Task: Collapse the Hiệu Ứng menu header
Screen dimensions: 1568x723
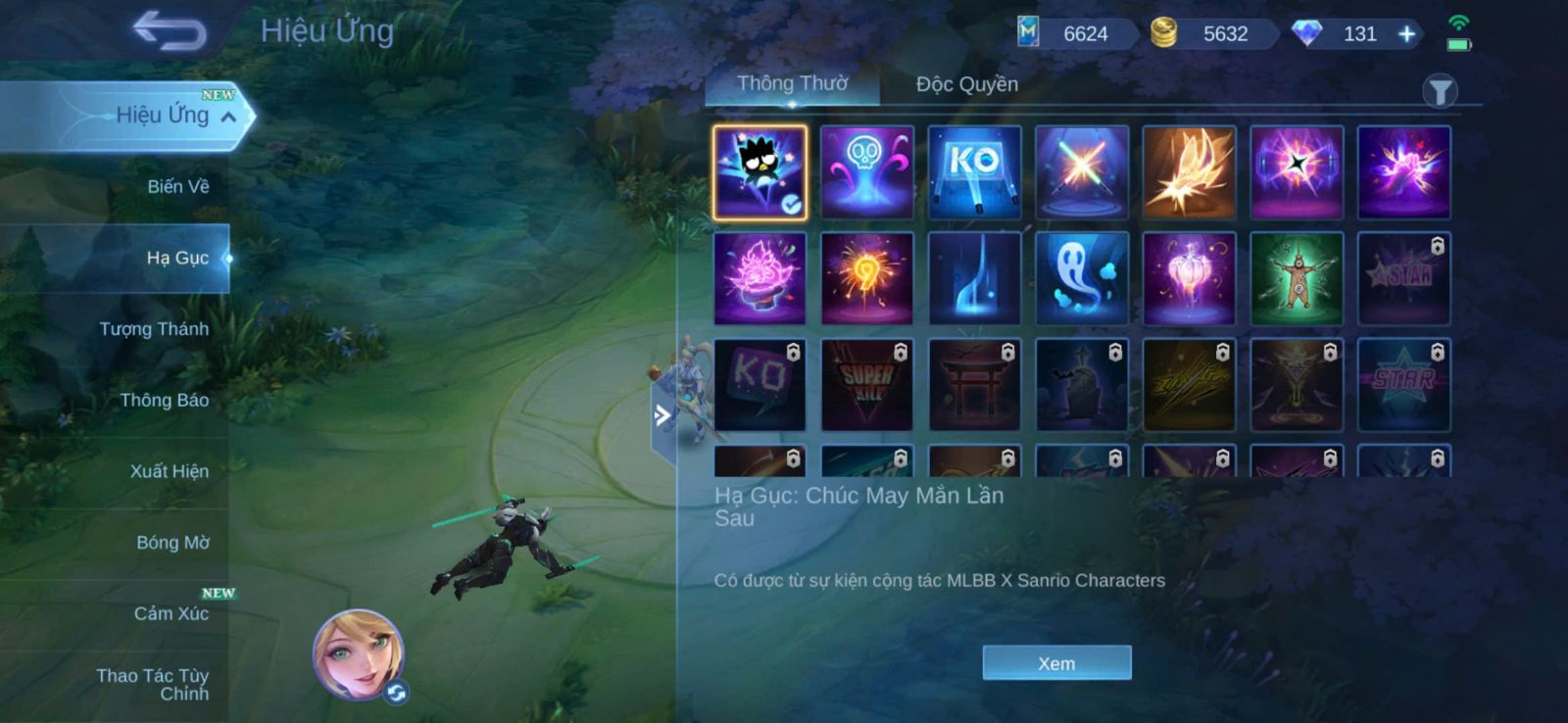Action: point(228,117)
